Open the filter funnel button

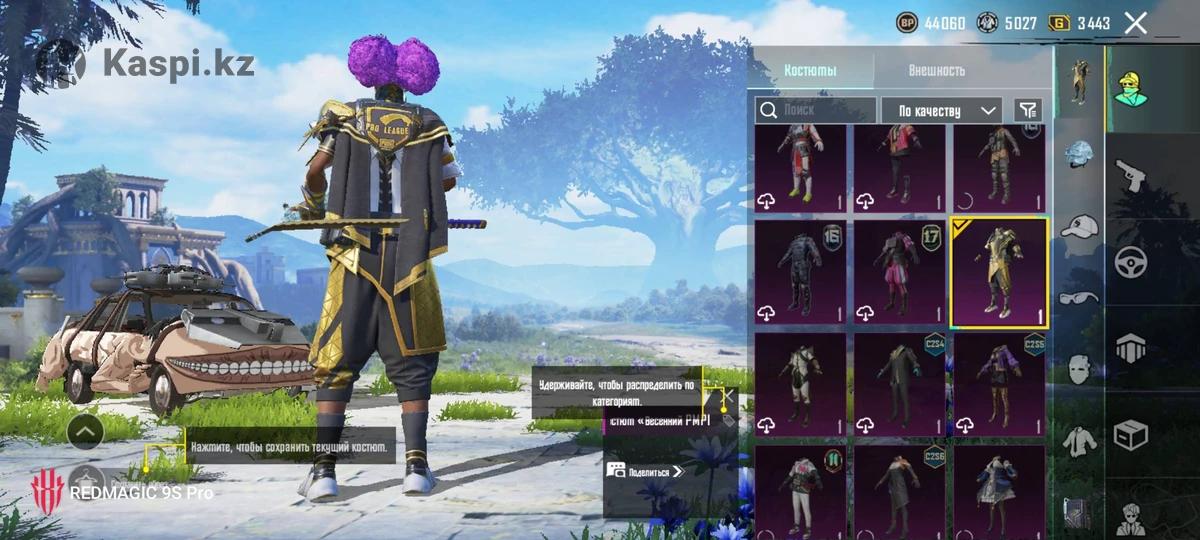[x=1027, y=110]
